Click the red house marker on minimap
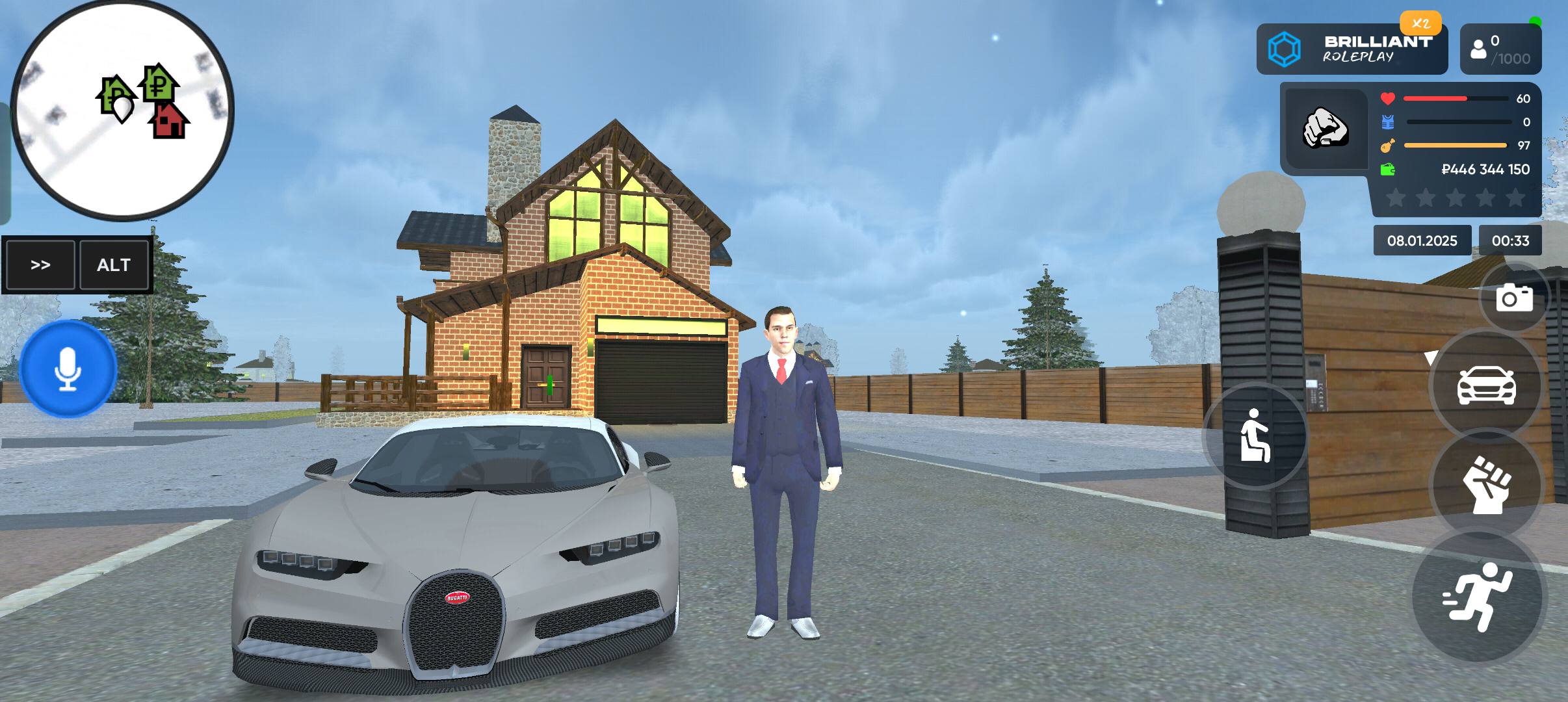 169,122
